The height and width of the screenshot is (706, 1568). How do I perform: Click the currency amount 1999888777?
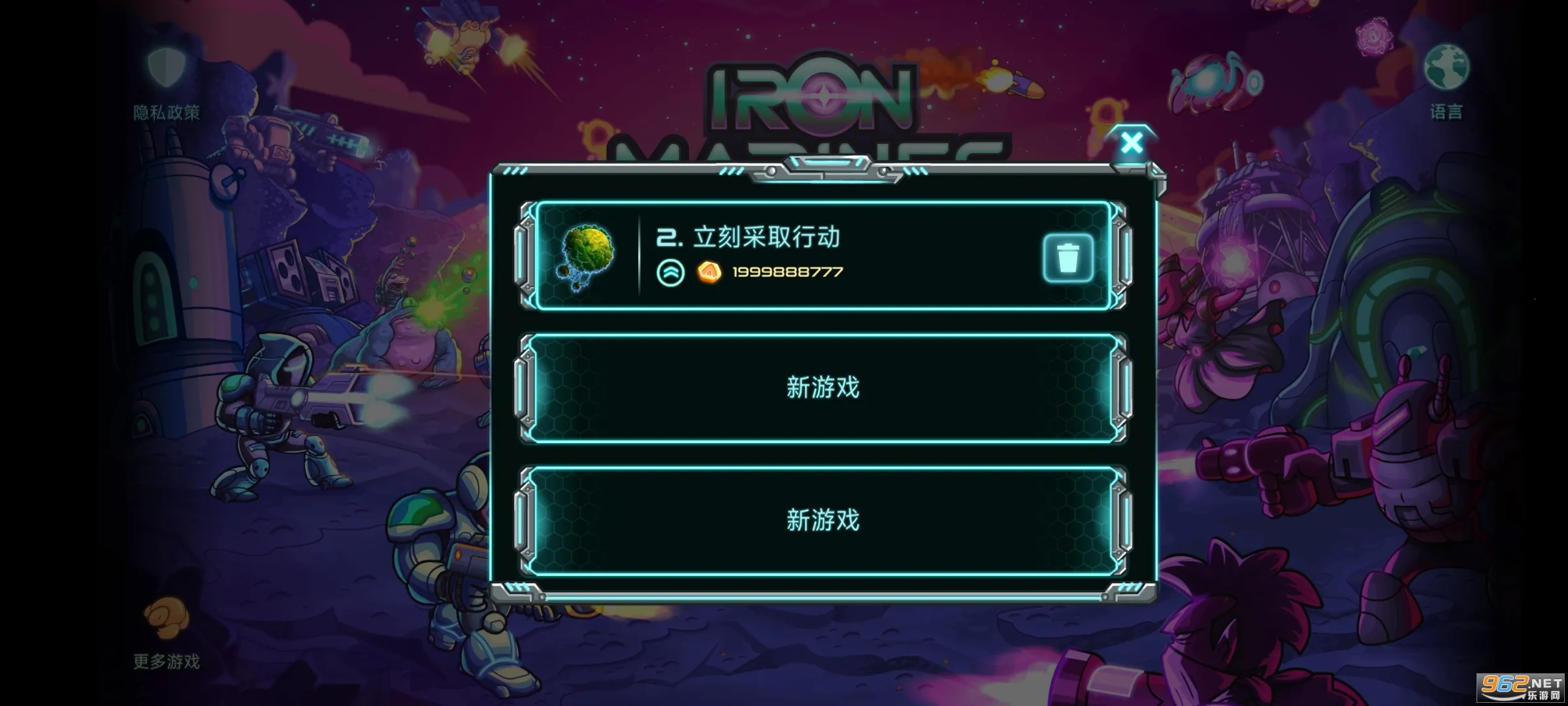coord(787,273)
